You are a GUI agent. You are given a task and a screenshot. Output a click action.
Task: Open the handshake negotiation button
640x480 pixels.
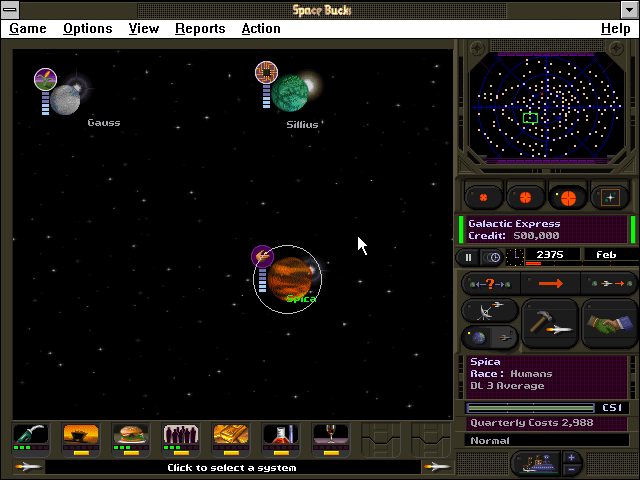(608, 323)
